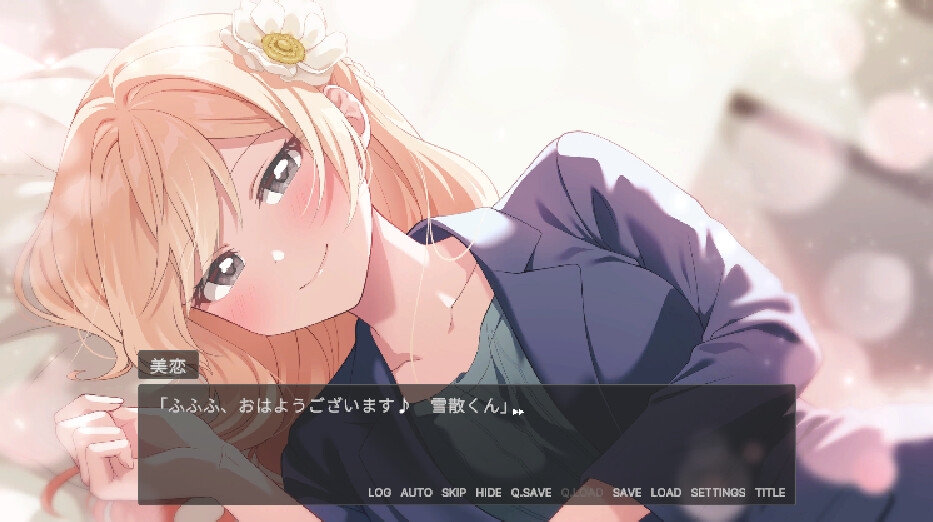Advance the dialogue by clicking the continue arrow
The height and width of the screenshot is (522, 933).
(518, 410)
